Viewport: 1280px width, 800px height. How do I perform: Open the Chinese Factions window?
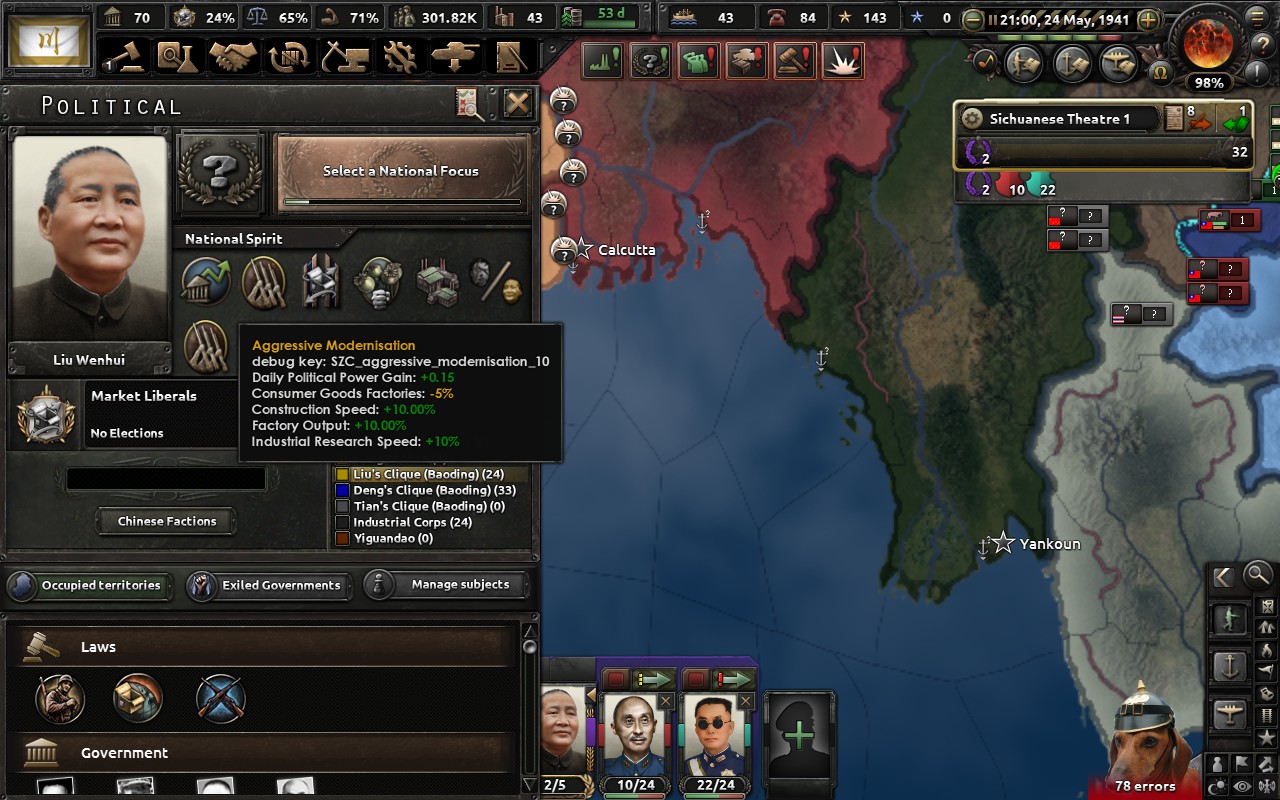166,521
